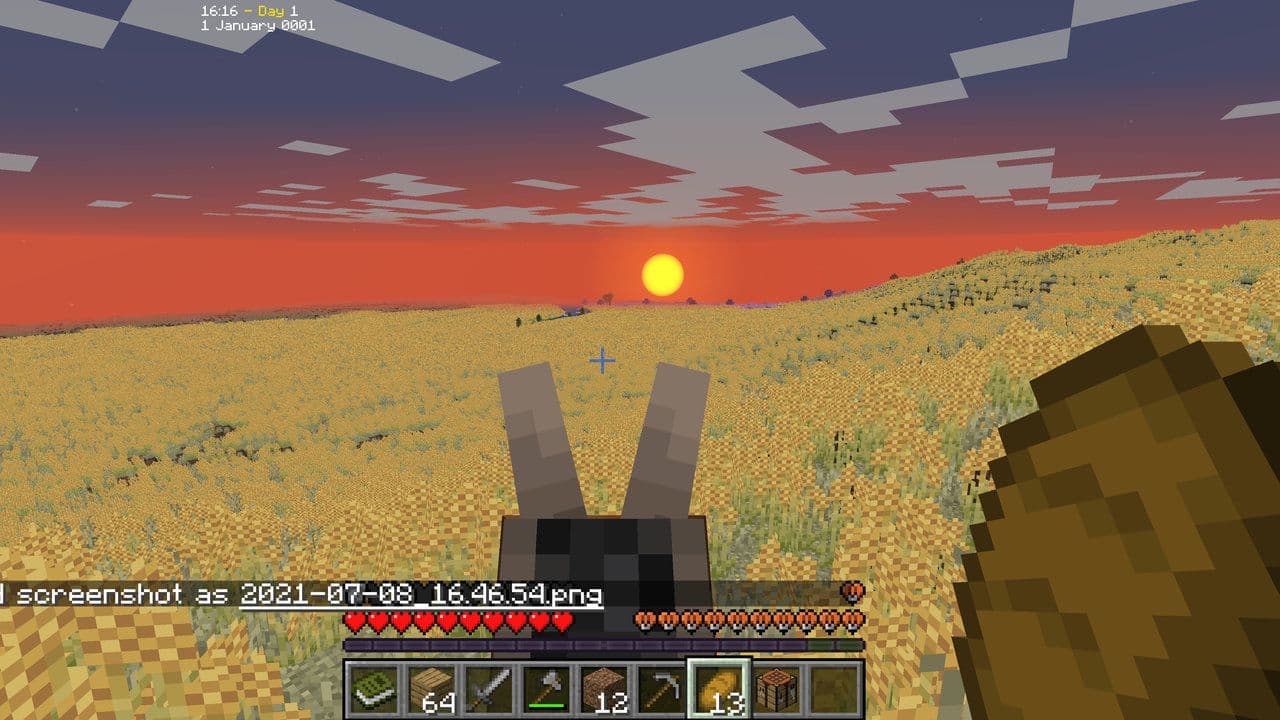Click the small hunger icon at the far right
Viewport: 1280px width, 720px height.
pyautogui.click(x=853, y=593)
